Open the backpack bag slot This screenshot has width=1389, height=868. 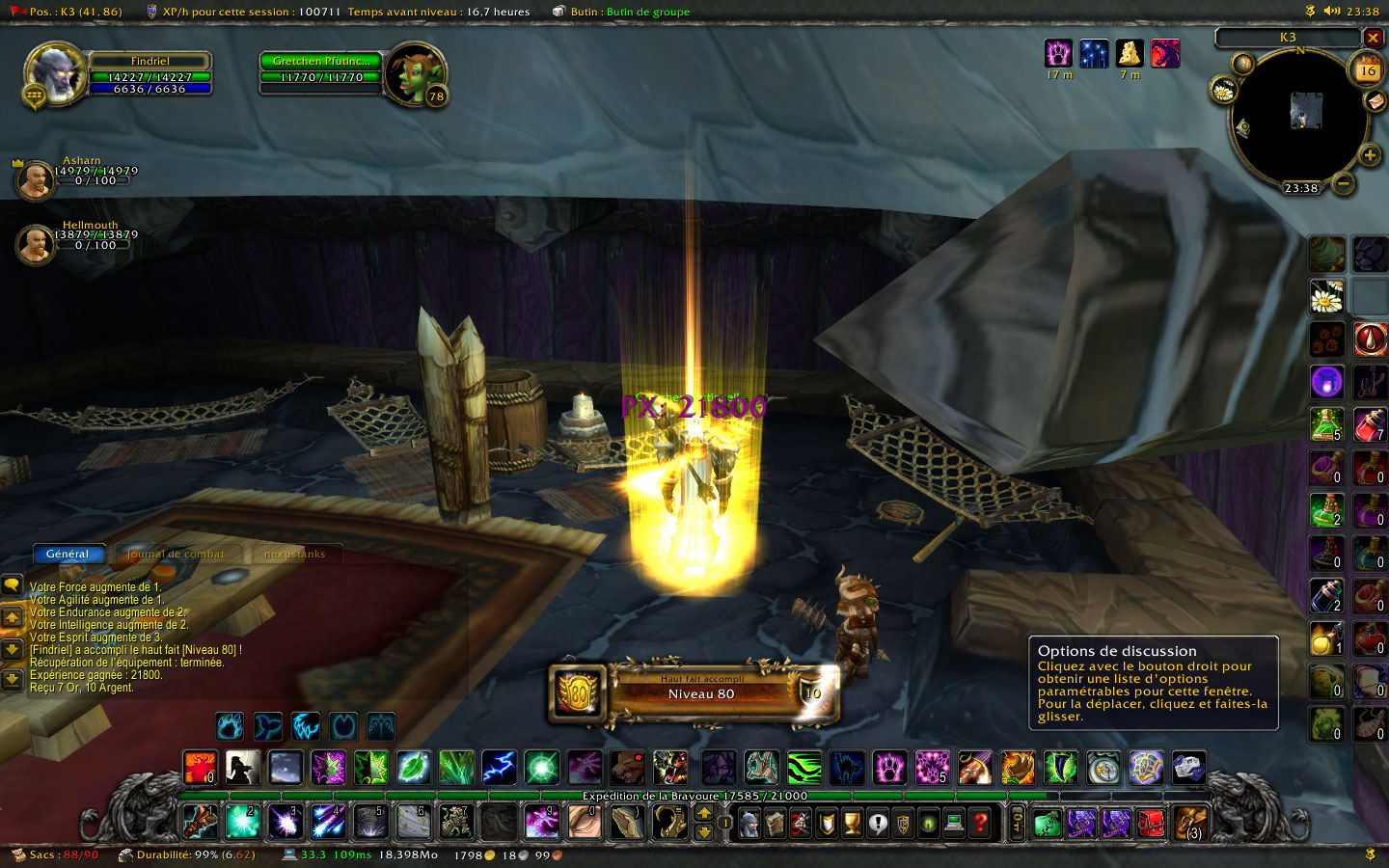pyautogui.click(x=1190, y=823)
